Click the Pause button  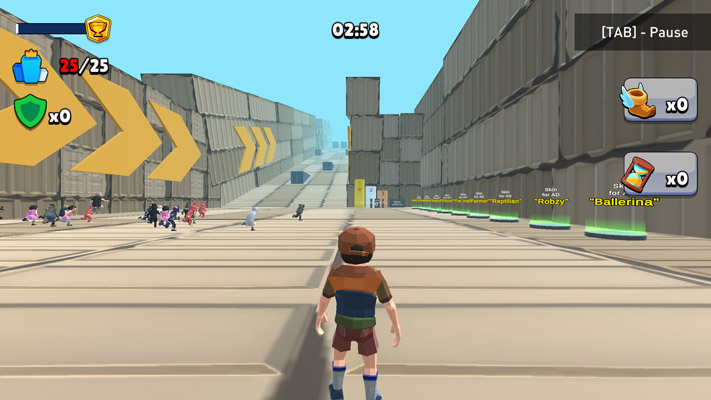click(x=643, y=32)
